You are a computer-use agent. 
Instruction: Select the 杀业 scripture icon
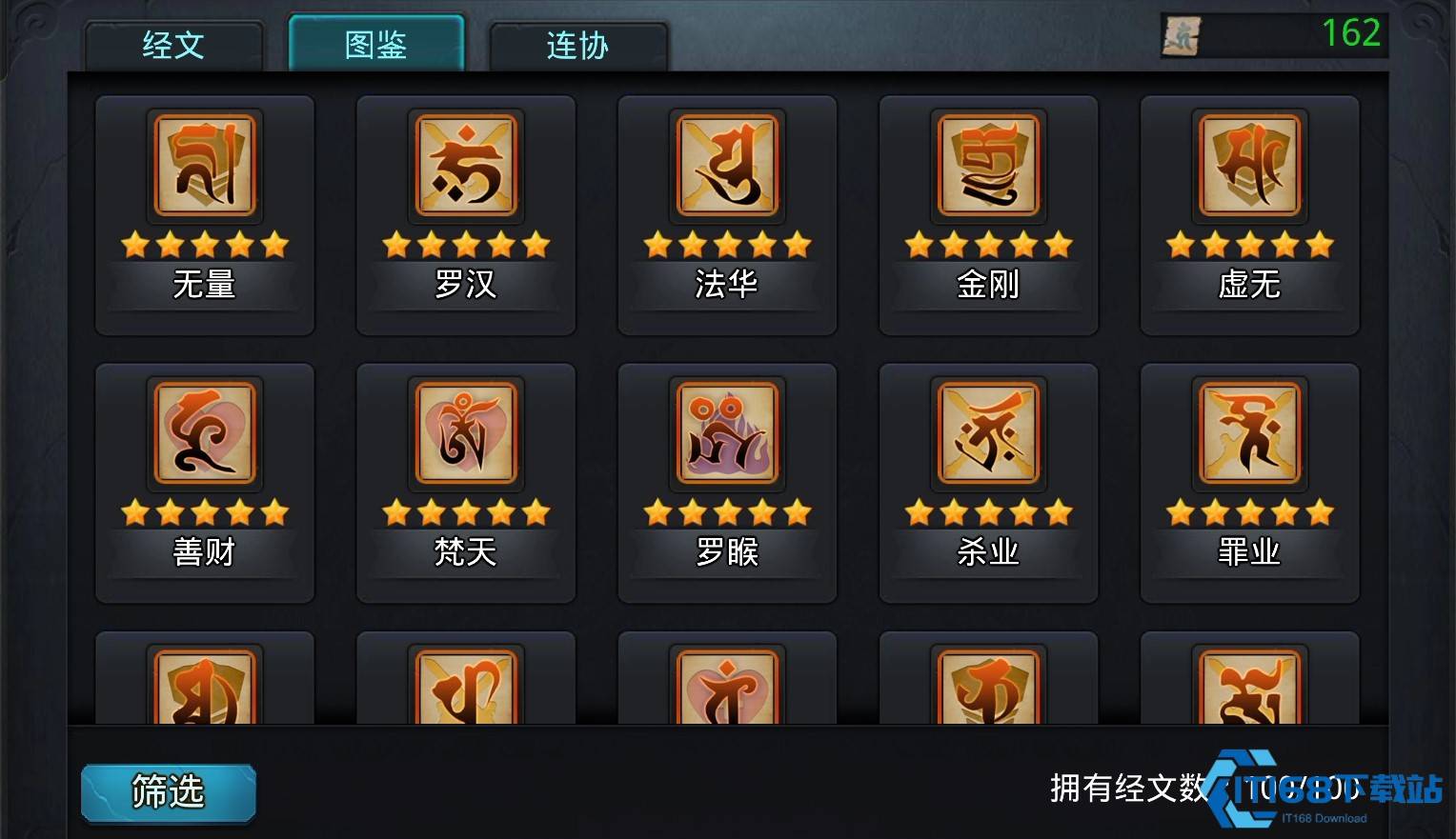(x=987, y=434)
